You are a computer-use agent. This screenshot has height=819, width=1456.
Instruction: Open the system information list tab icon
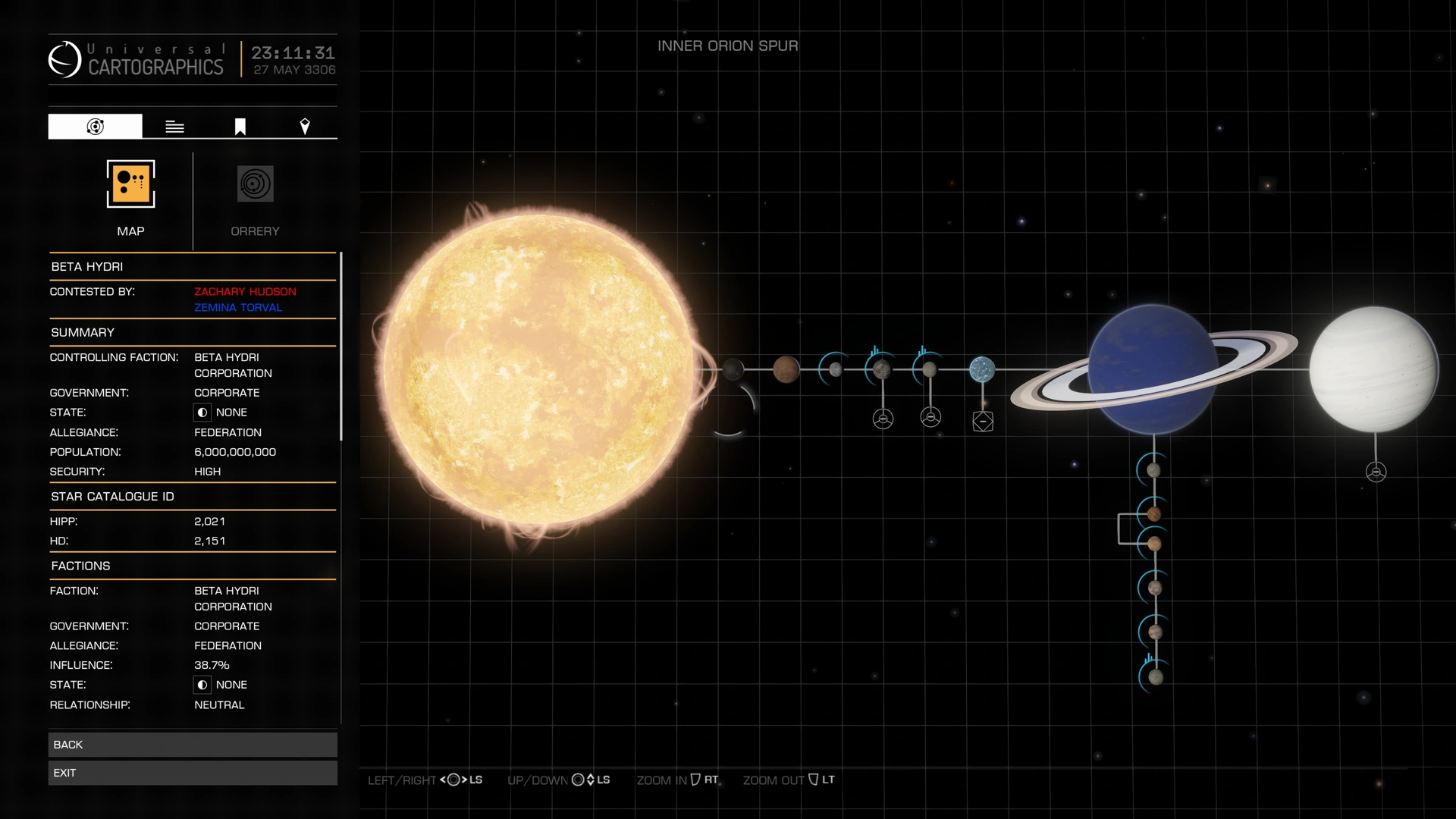pyautogui.click(x=174, y=126)
